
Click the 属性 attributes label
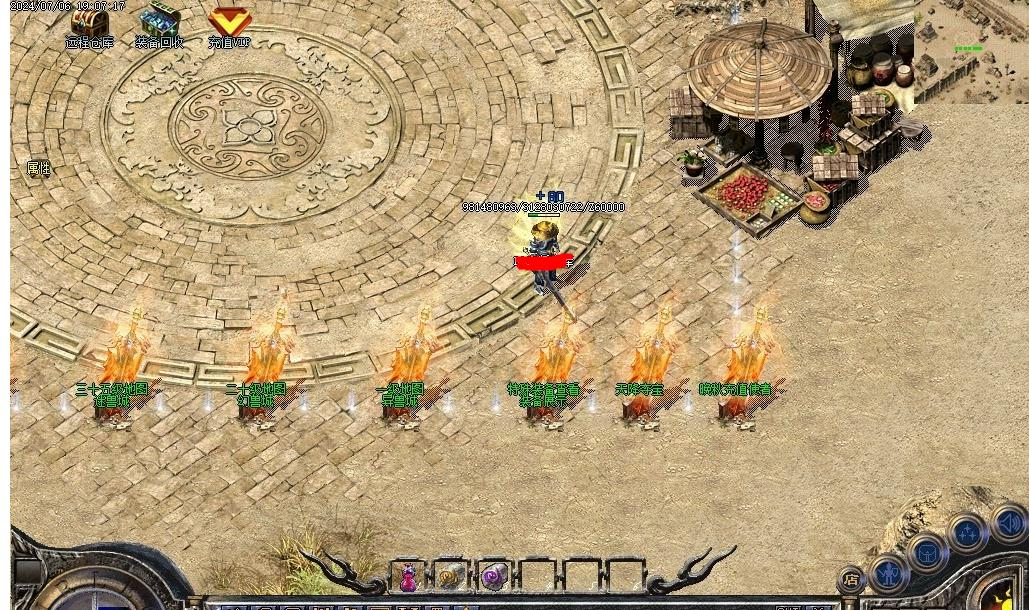click(39, 169)
